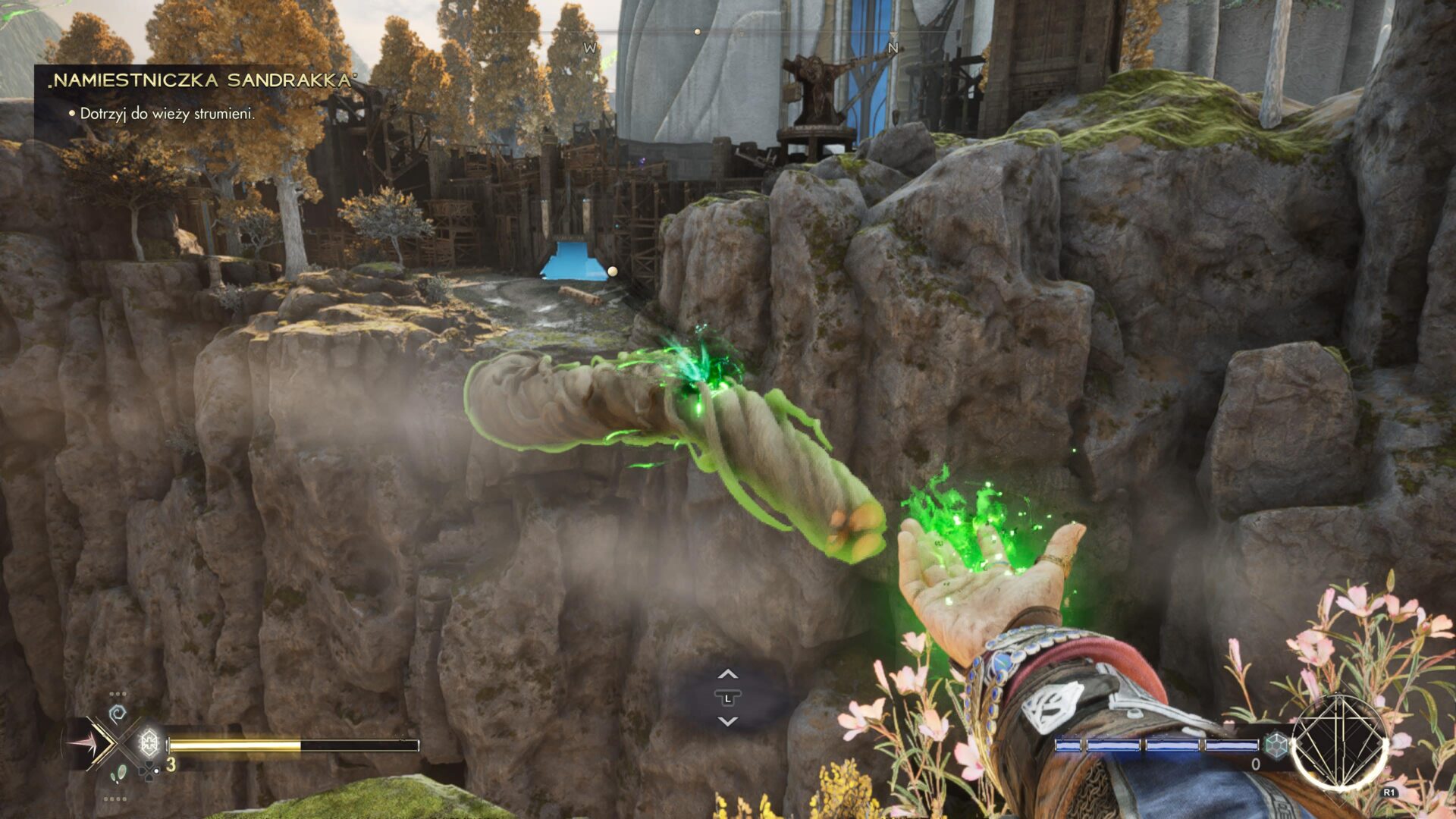Activate the grimoire spell wheel circle
1456x819 pixels.
1340,742
